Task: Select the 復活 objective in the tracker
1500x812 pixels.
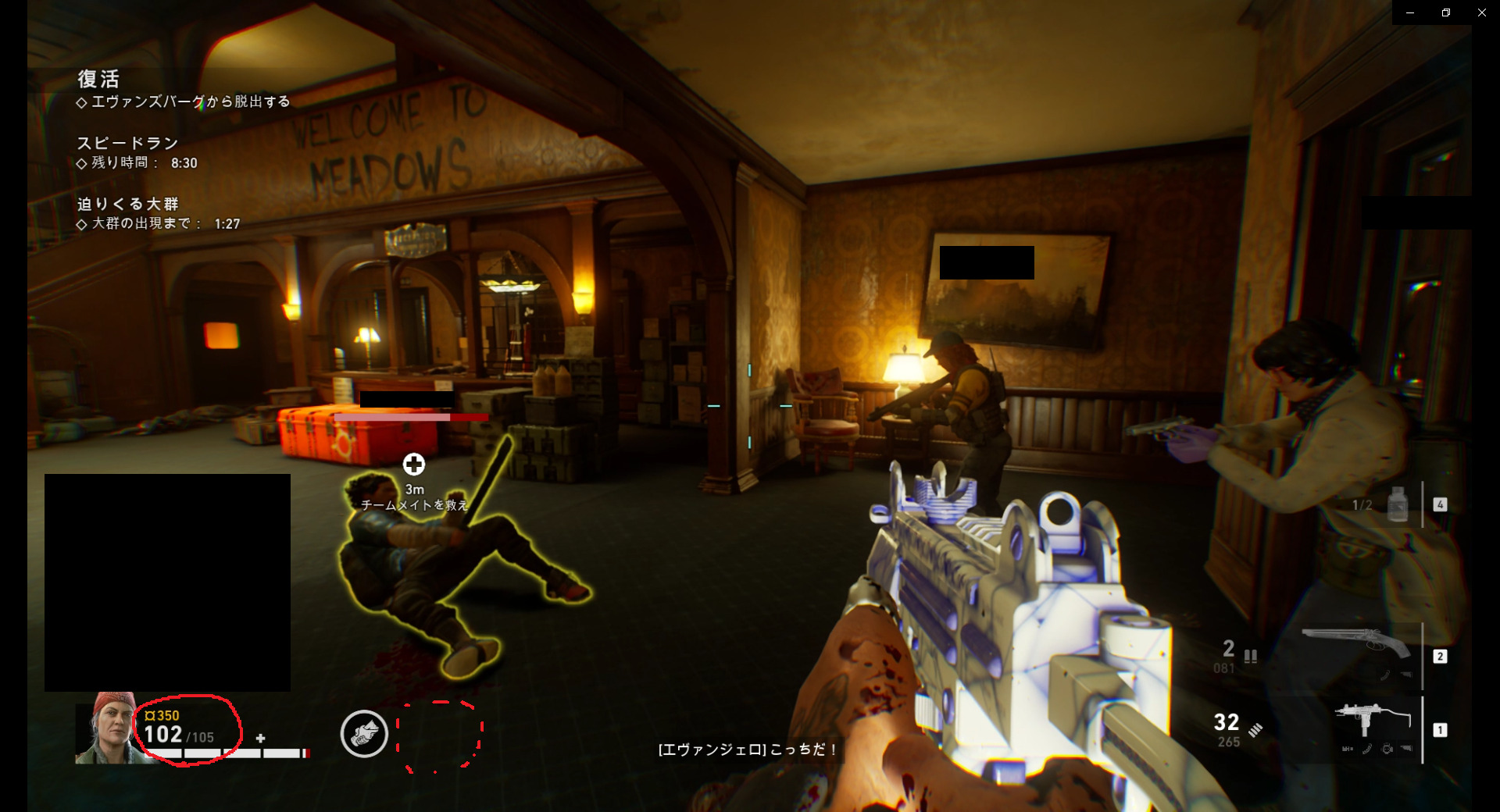Action: [98, 79]
